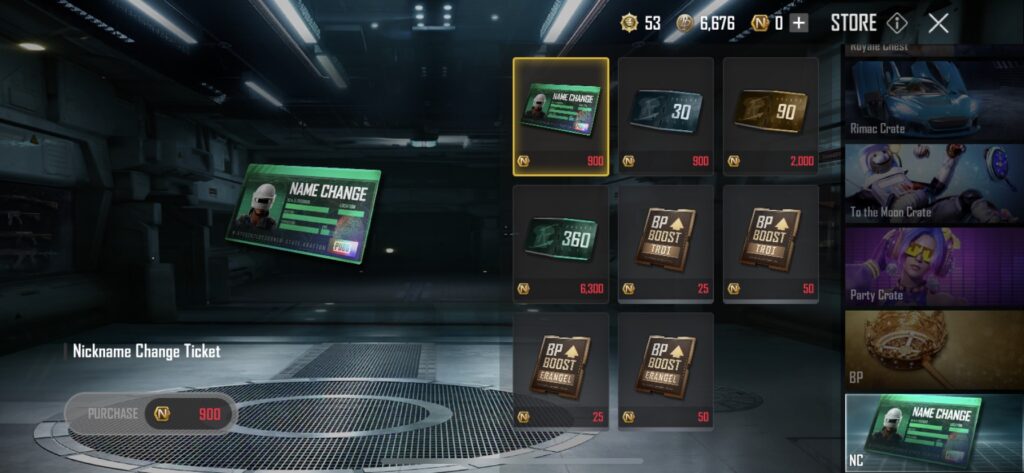Choose the Erangel BP Boost priced 50
1024x473 pixels.
(665, 370)
